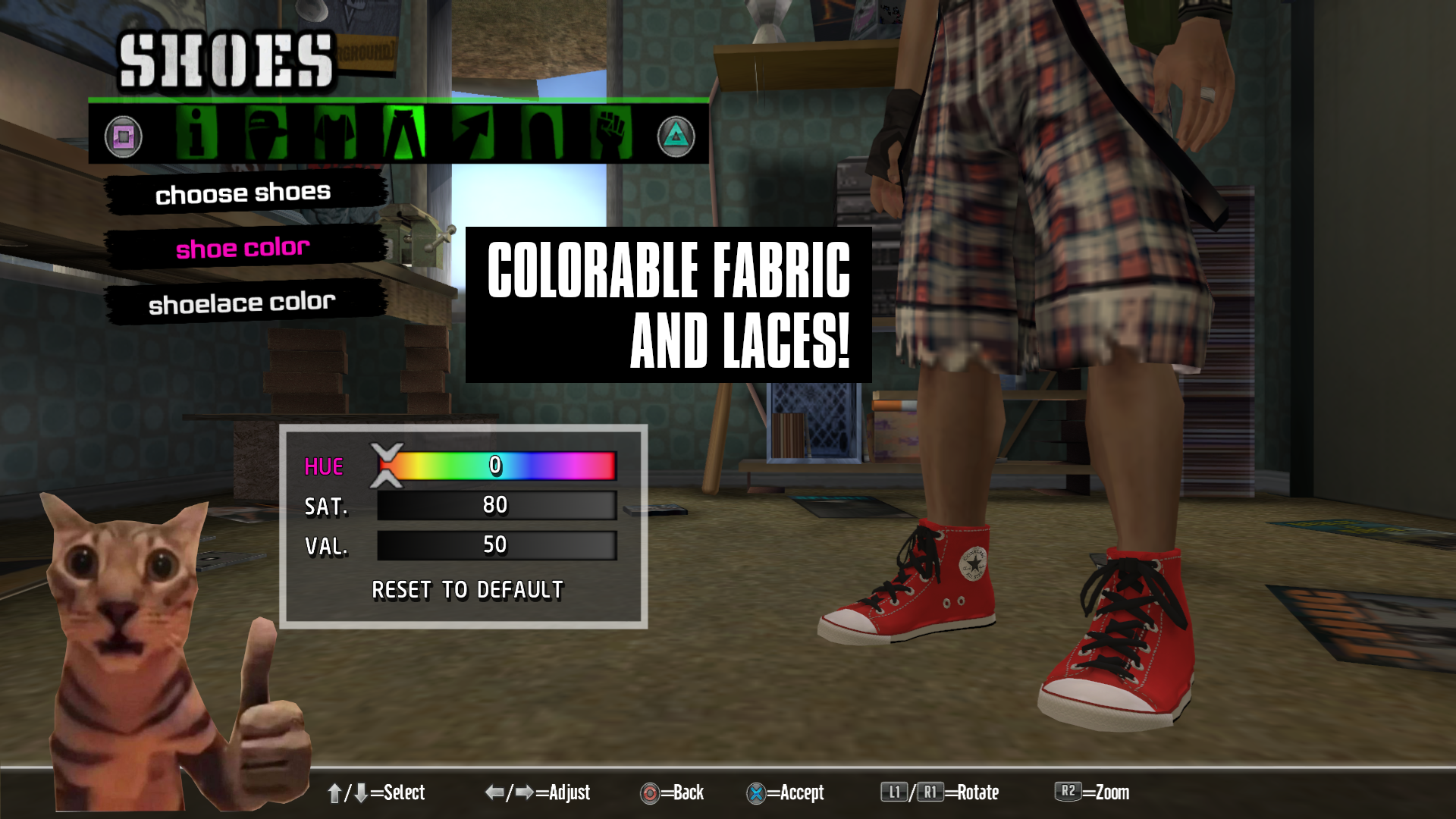Image resolution: width=1456 pixels, height=819 pixels.
Task: Set the value slider showing 50
Action: pos(496,544)
